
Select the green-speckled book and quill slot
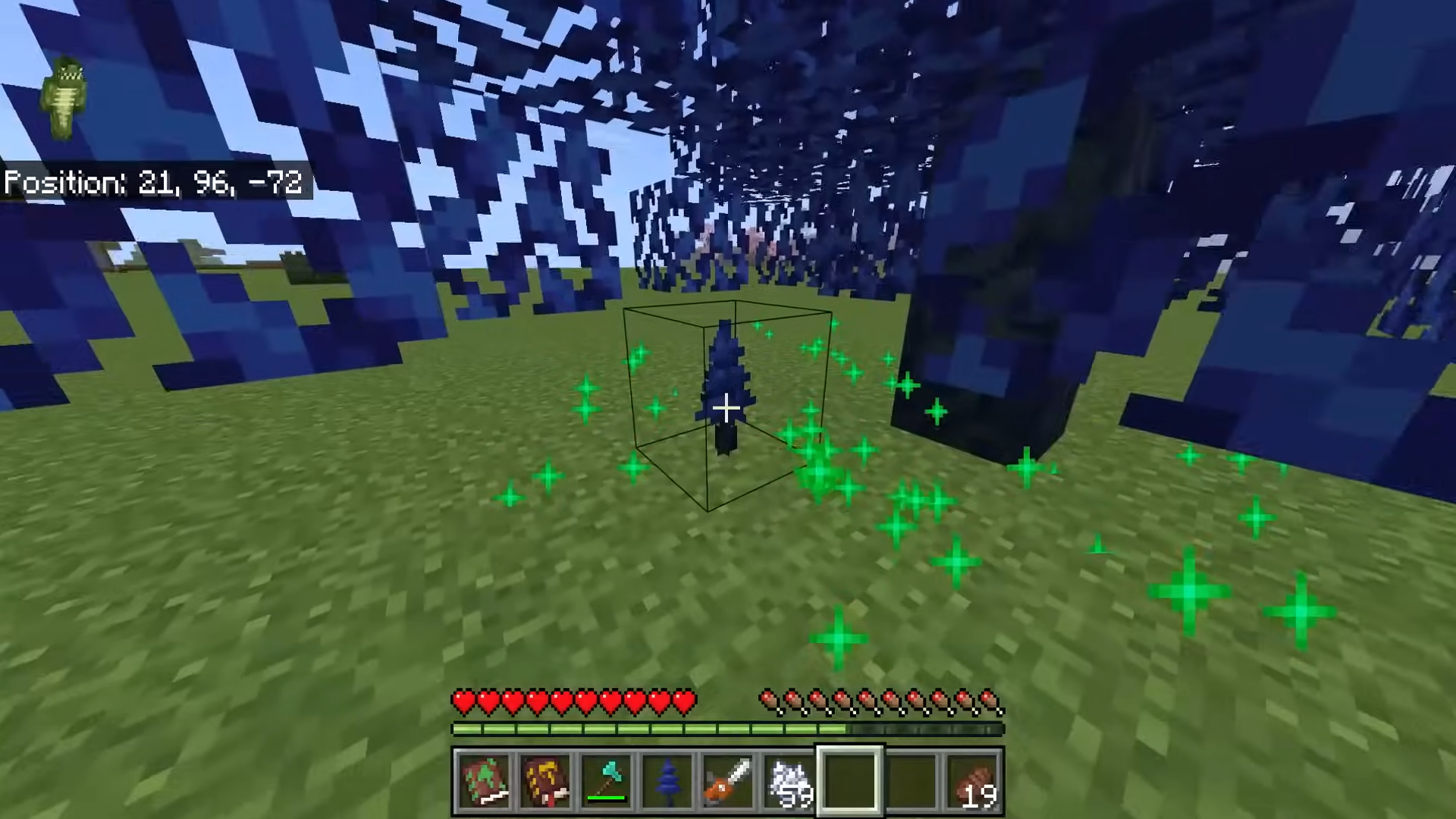485,782
